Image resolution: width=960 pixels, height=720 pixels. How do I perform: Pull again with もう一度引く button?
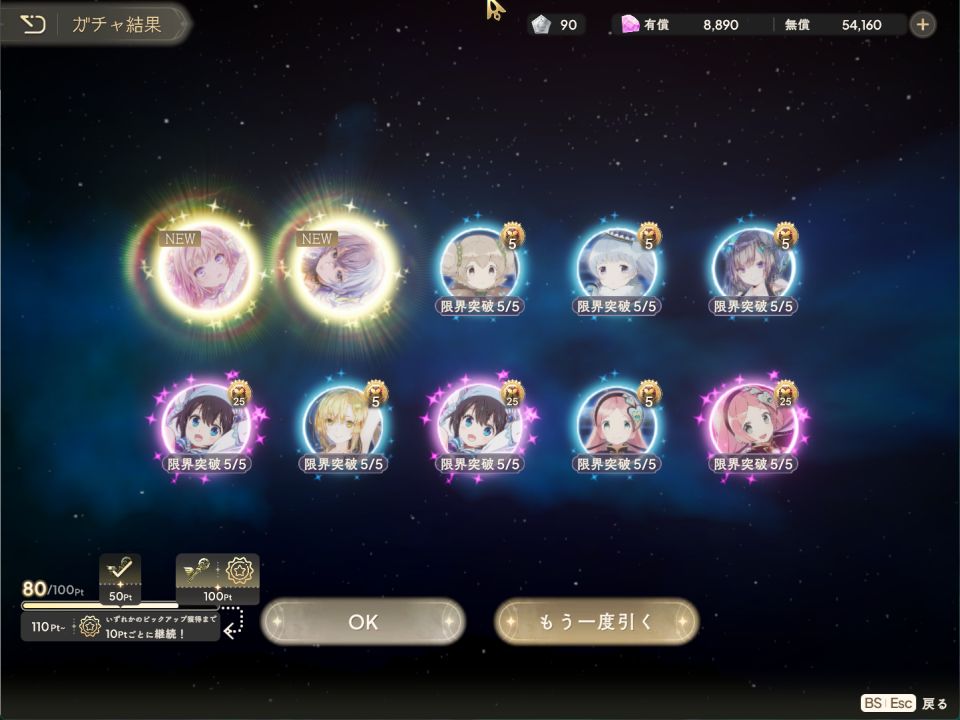coord(596,621)
